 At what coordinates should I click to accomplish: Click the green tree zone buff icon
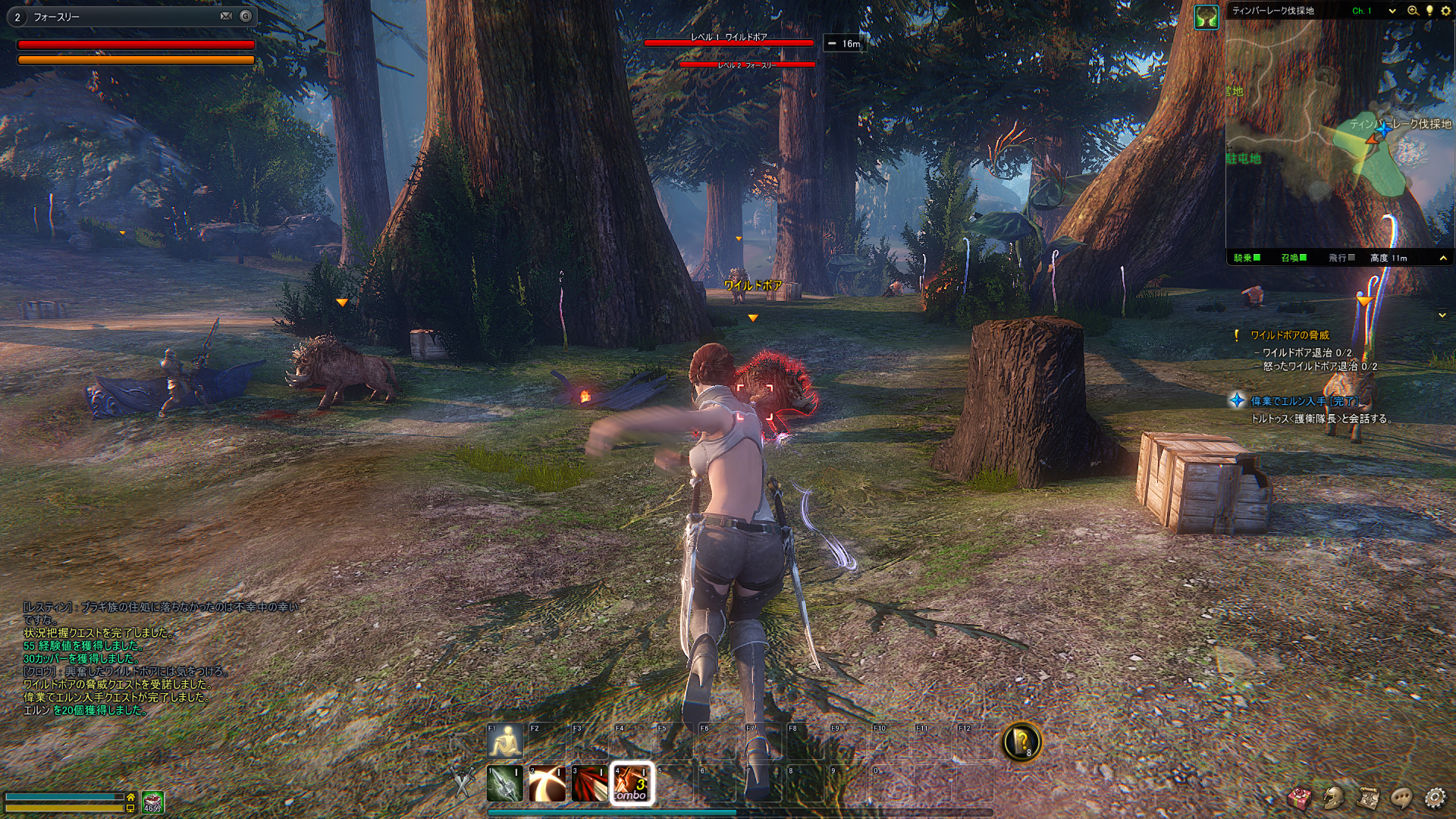(1207, 17)
